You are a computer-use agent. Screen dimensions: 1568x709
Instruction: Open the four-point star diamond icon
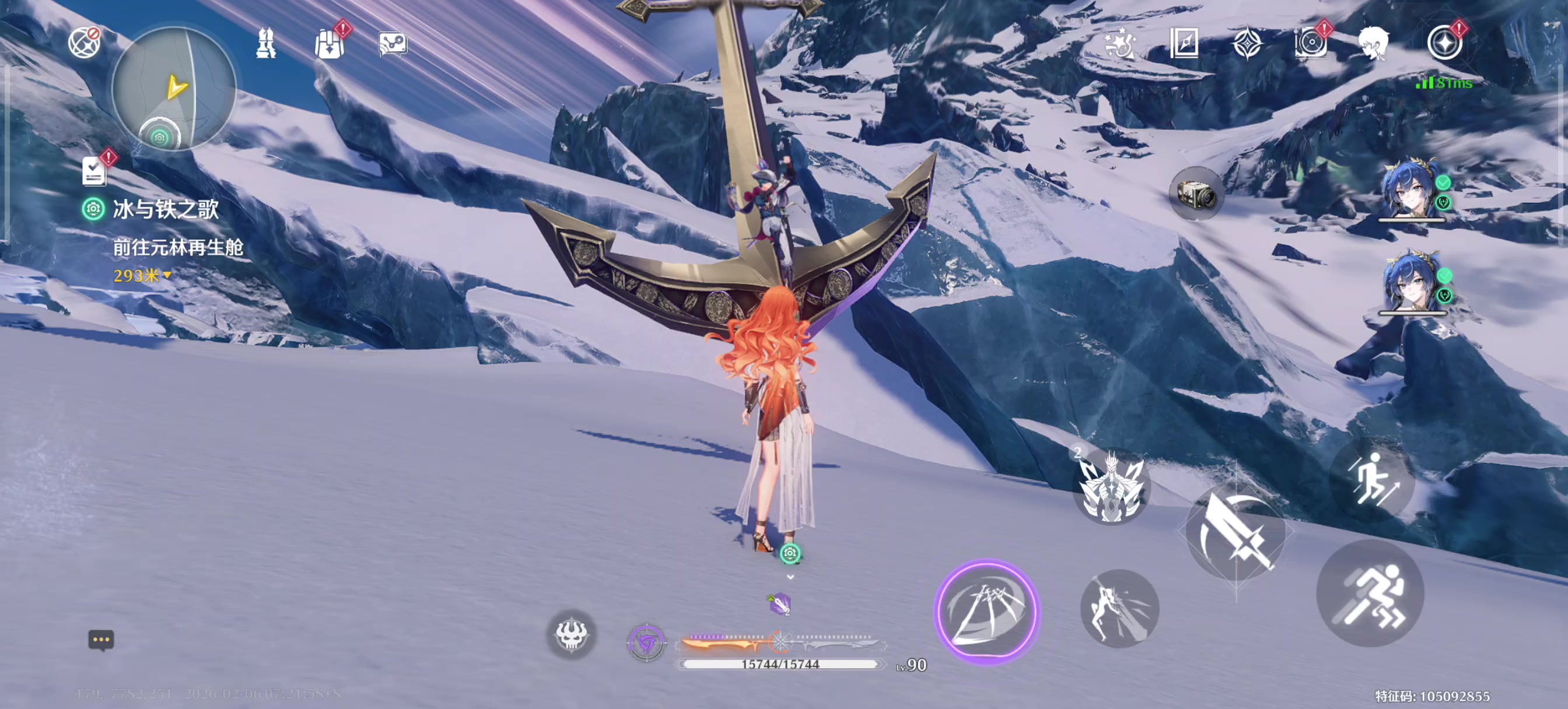(x=1247, y=44)
